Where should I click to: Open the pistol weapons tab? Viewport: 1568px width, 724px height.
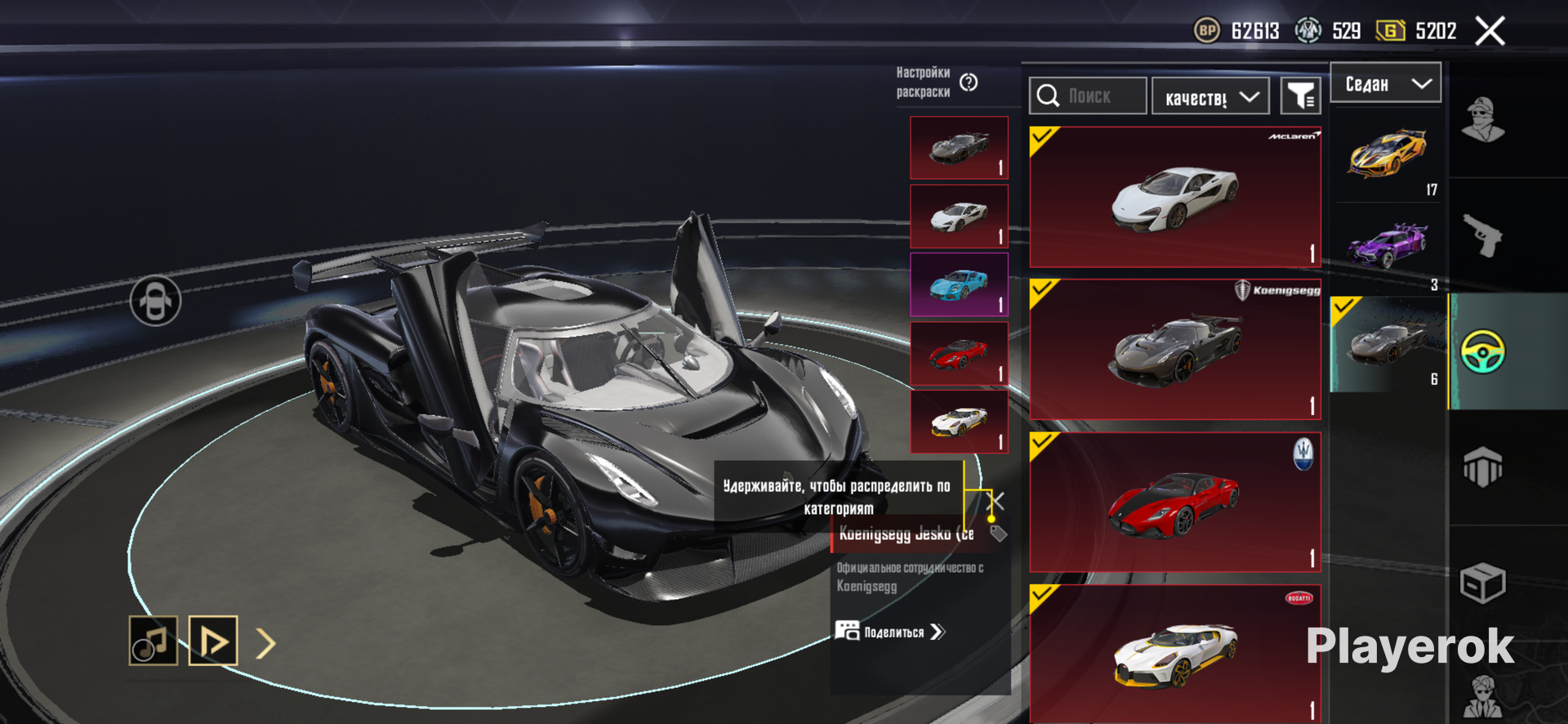1482,236
